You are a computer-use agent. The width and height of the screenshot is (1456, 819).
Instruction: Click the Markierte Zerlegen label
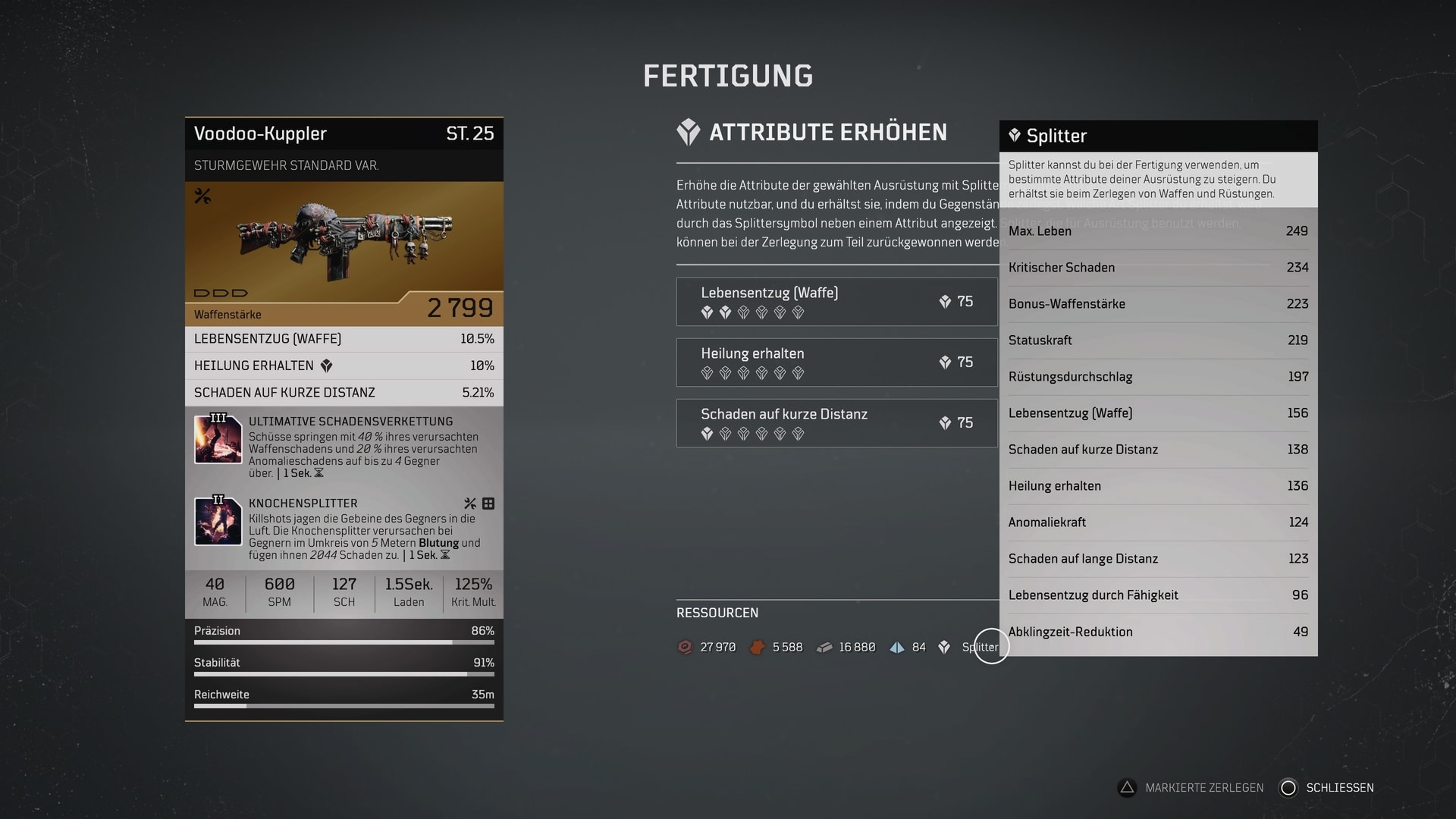(1203, 788)
